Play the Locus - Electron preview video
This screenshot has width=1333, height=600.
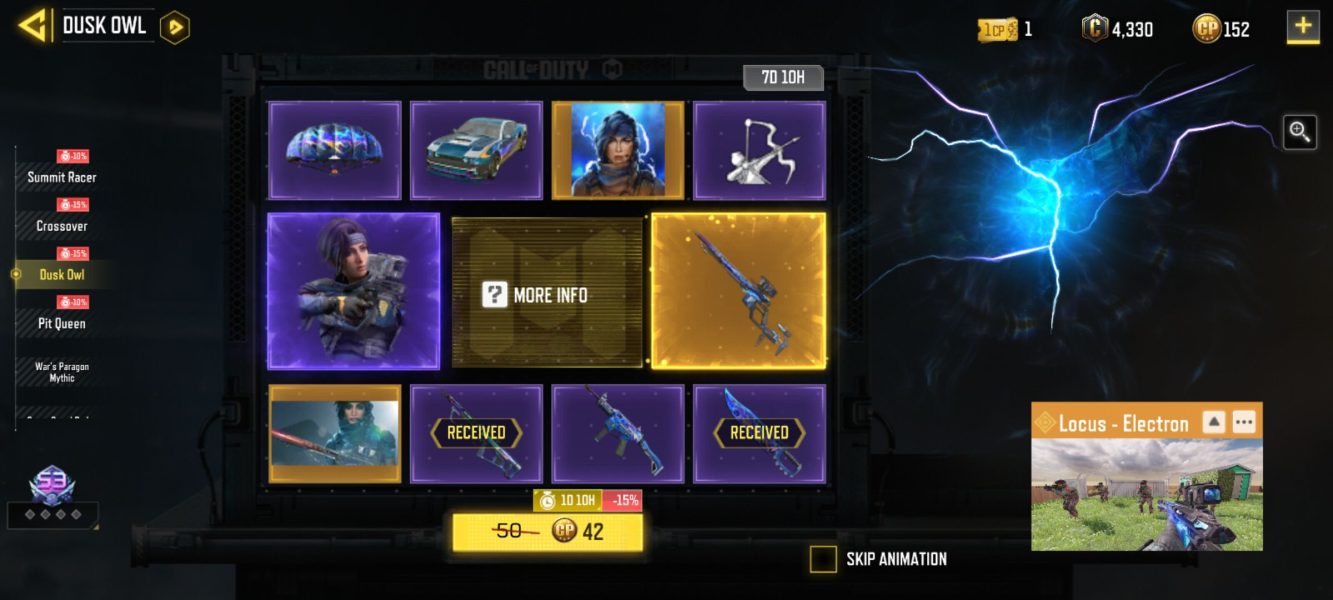point(1146,495)
